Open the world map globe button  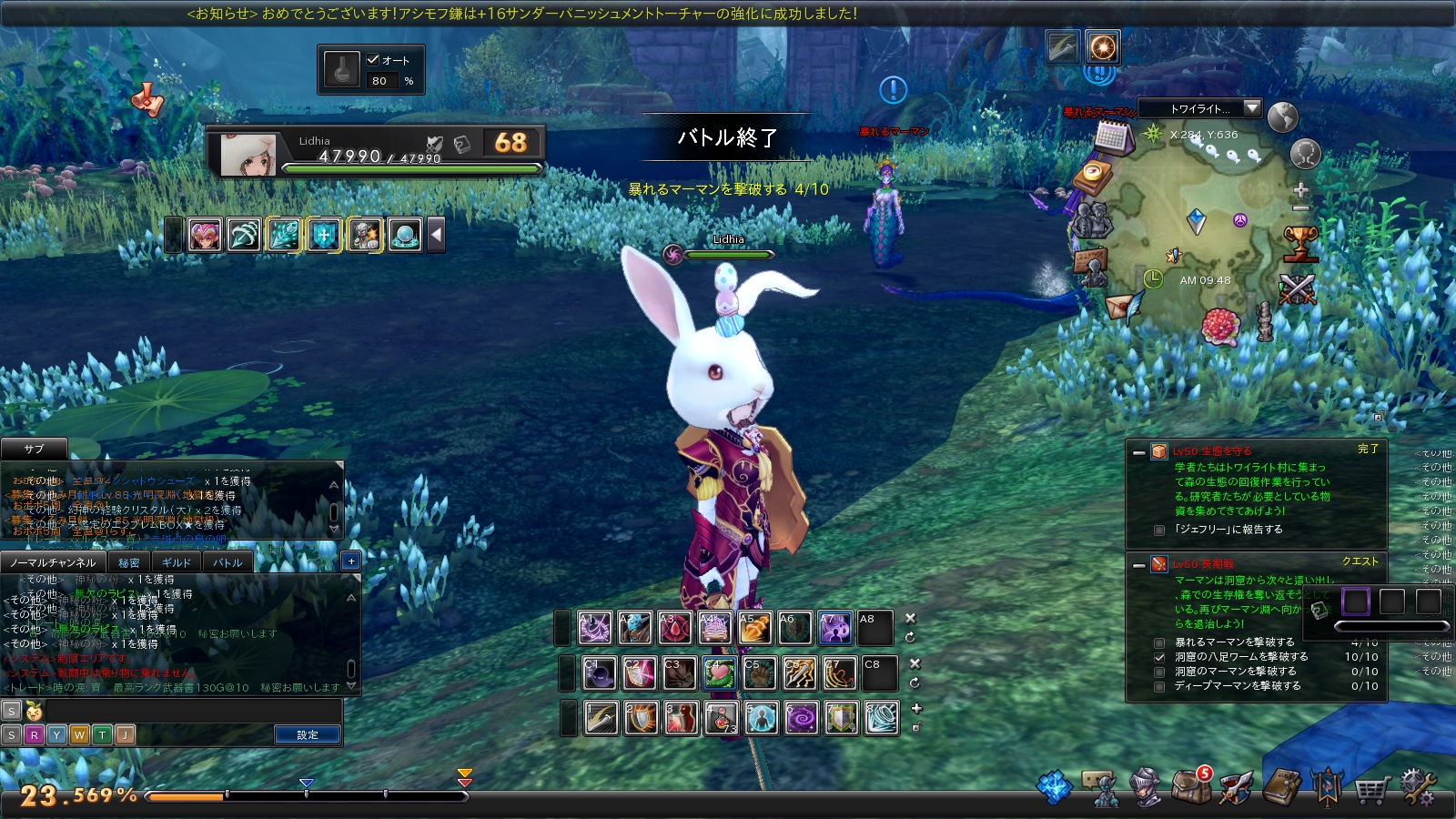tap(1282, 117)
